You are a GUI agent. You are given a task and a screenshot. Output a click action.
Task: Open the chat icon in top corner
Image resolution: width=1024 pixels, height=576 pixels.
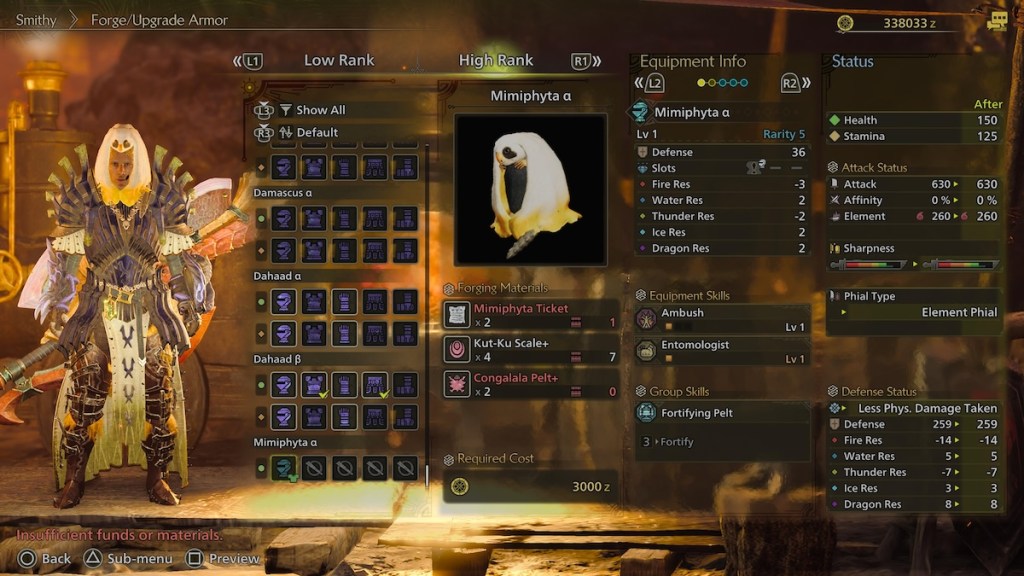996,22
